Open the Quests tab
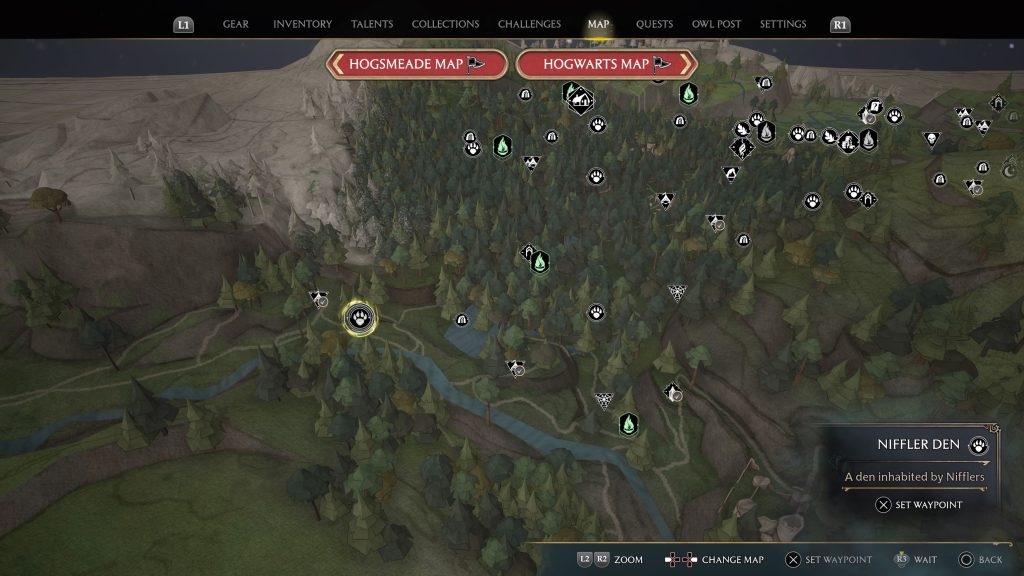The height and width of the screenshot is (576, 1024). click(x=654, y=24)
